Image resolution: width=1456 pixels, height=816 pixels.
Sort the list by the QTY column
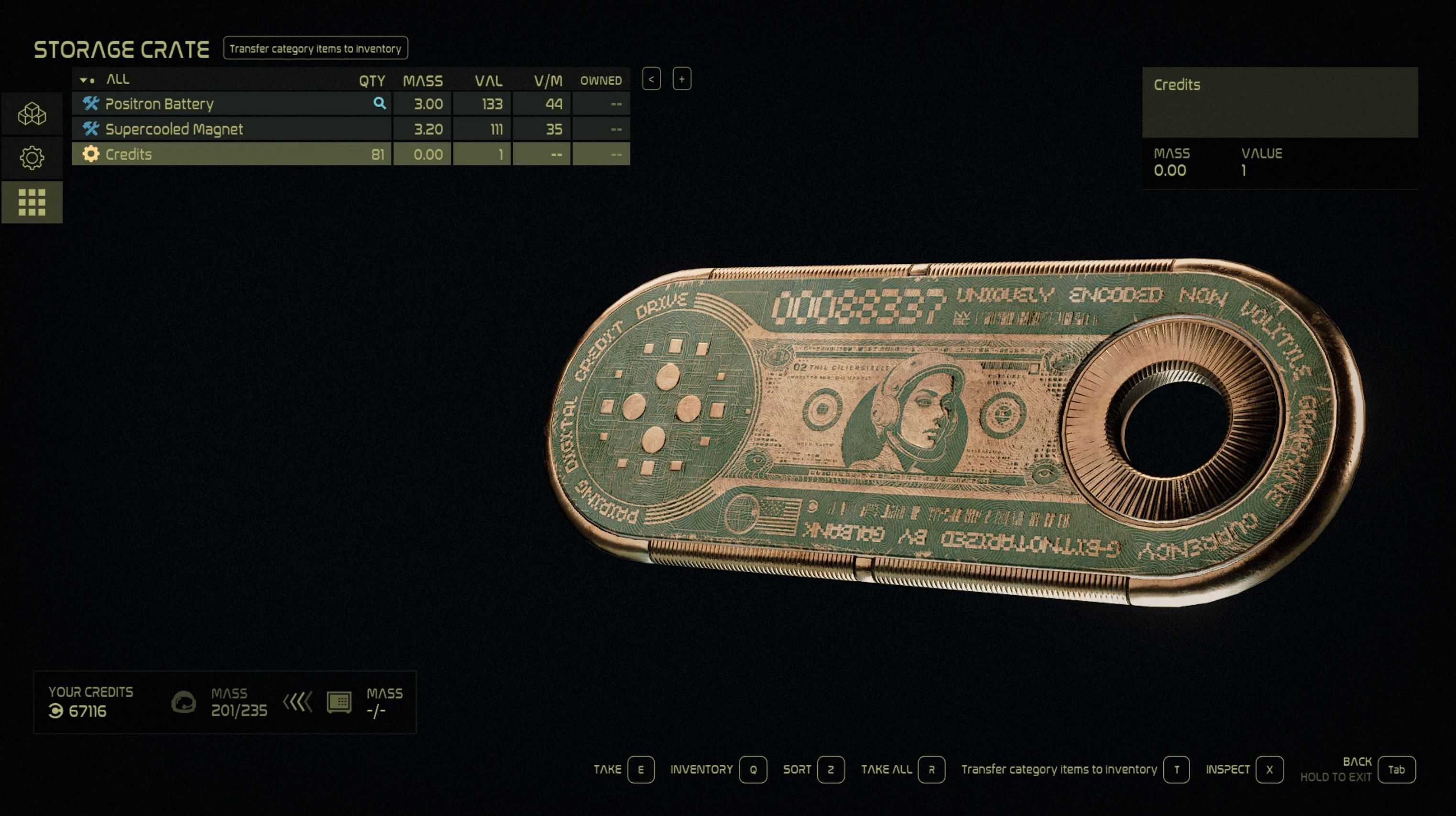click(x=372, y=81)
